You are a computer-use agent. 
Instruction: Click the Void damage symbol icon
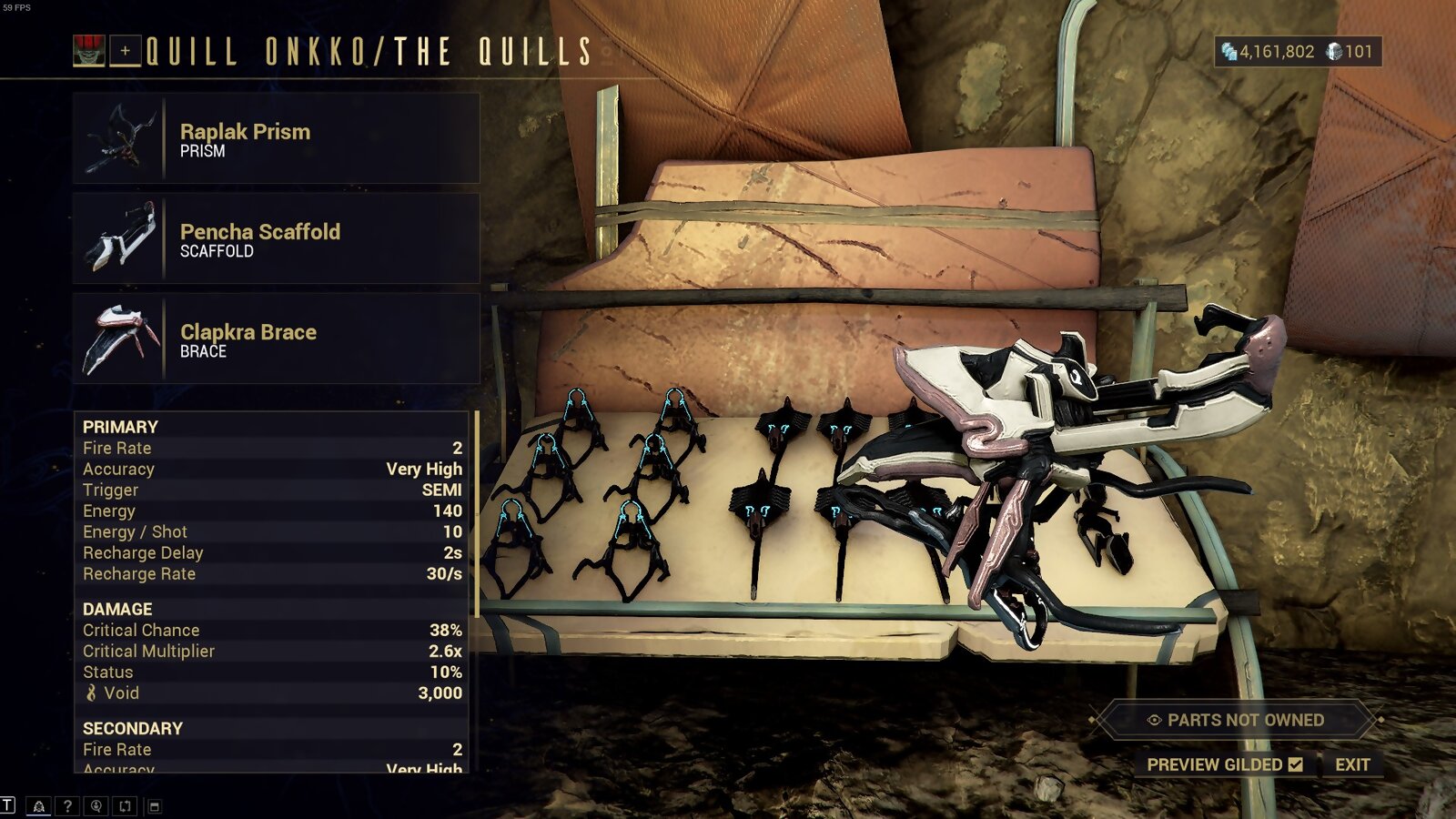[92, 693]
